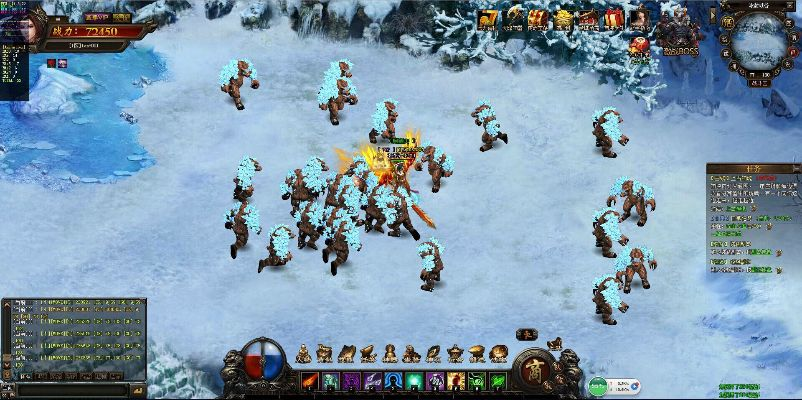Open the golden seated figure menu icon
Image resolution: width=802 pixels, height=400 pixels.
coord(304,352)
